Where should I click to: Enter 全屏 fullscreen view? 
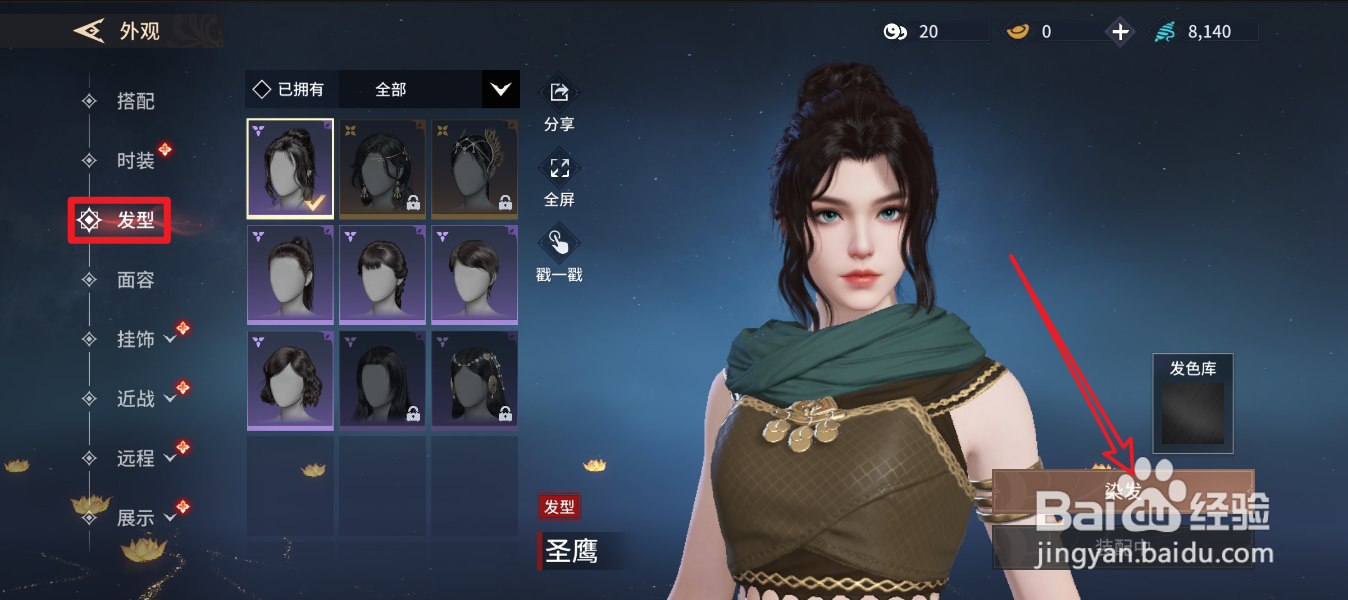[559, 168]
